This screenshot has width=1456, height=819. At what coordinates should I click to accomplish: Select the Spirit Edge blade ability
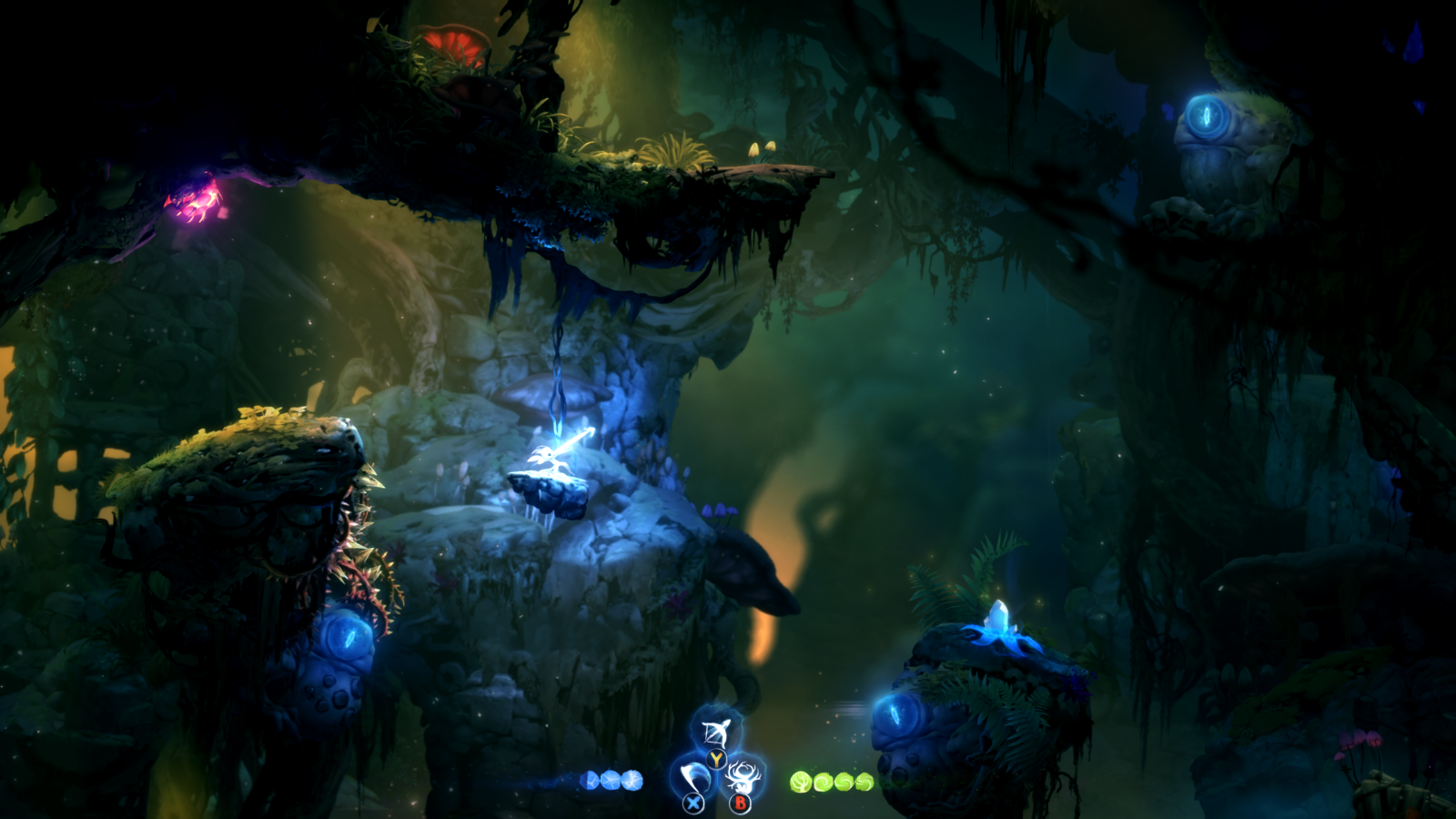pyautogui.click(x=693, y=778)
